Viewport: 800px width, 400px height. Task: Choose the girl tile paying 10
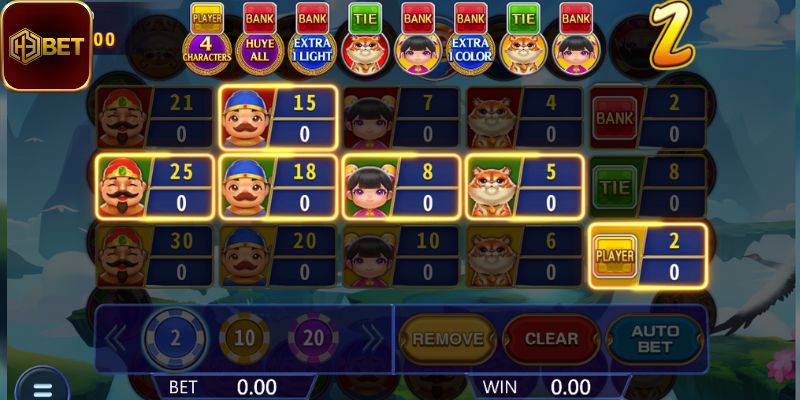coord(401,256)
